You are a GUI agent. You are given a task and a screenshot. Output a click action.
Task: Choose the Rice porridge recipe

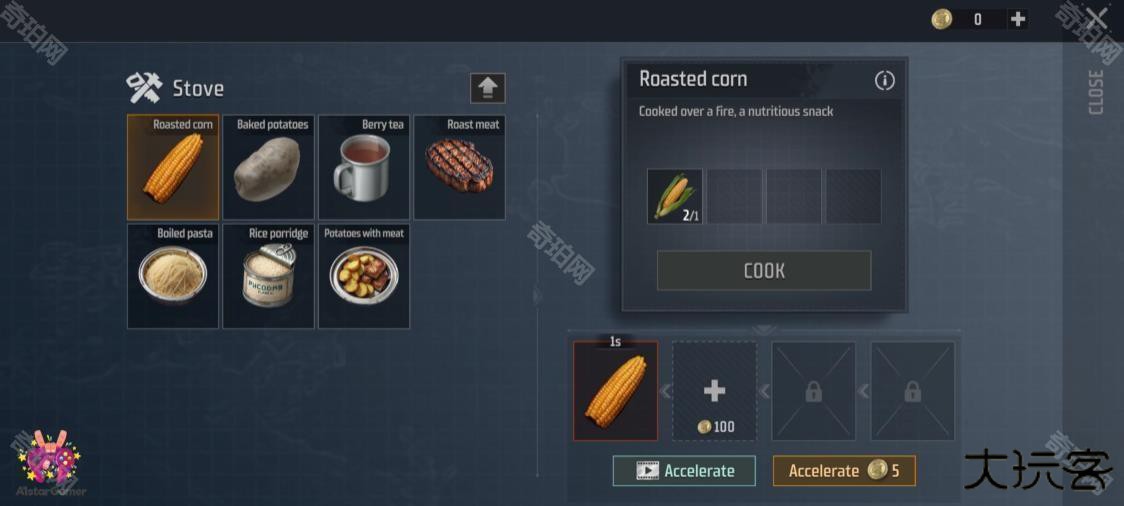click(x=267, y=276)
